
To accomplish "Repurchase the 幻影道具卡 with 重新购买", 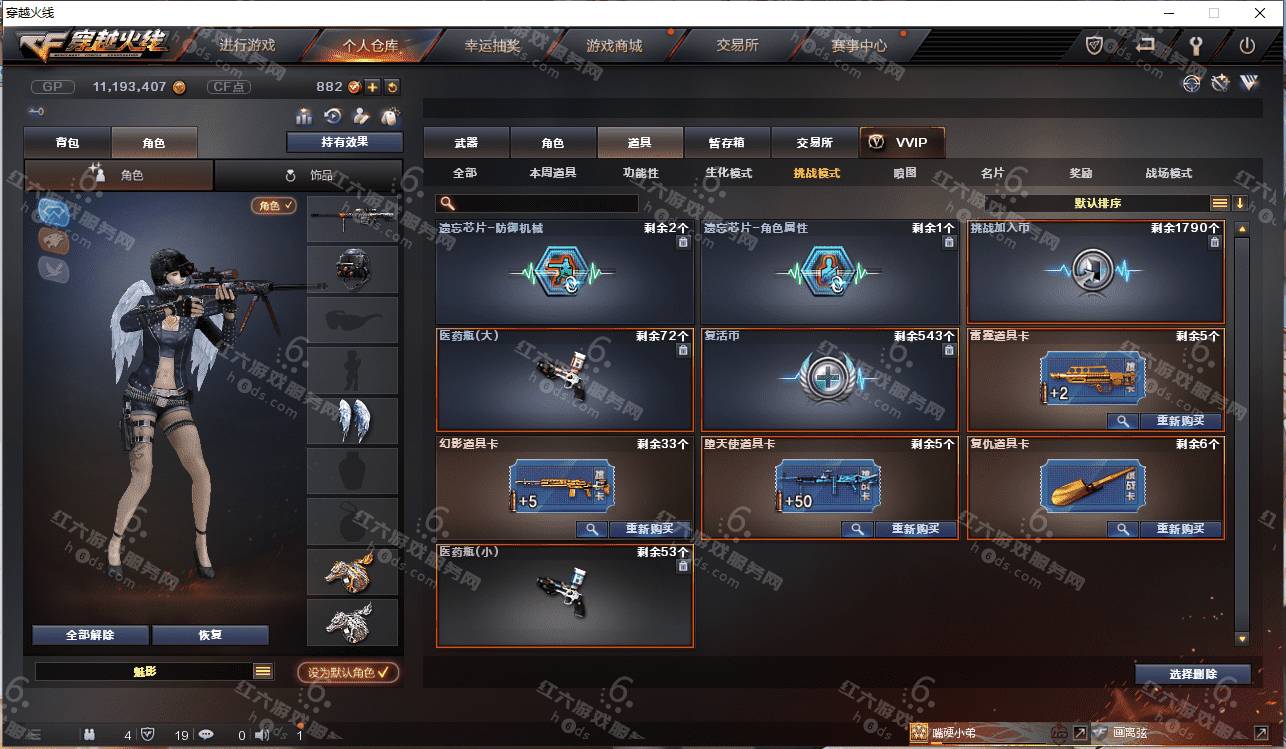I will (x=650, y=529).
